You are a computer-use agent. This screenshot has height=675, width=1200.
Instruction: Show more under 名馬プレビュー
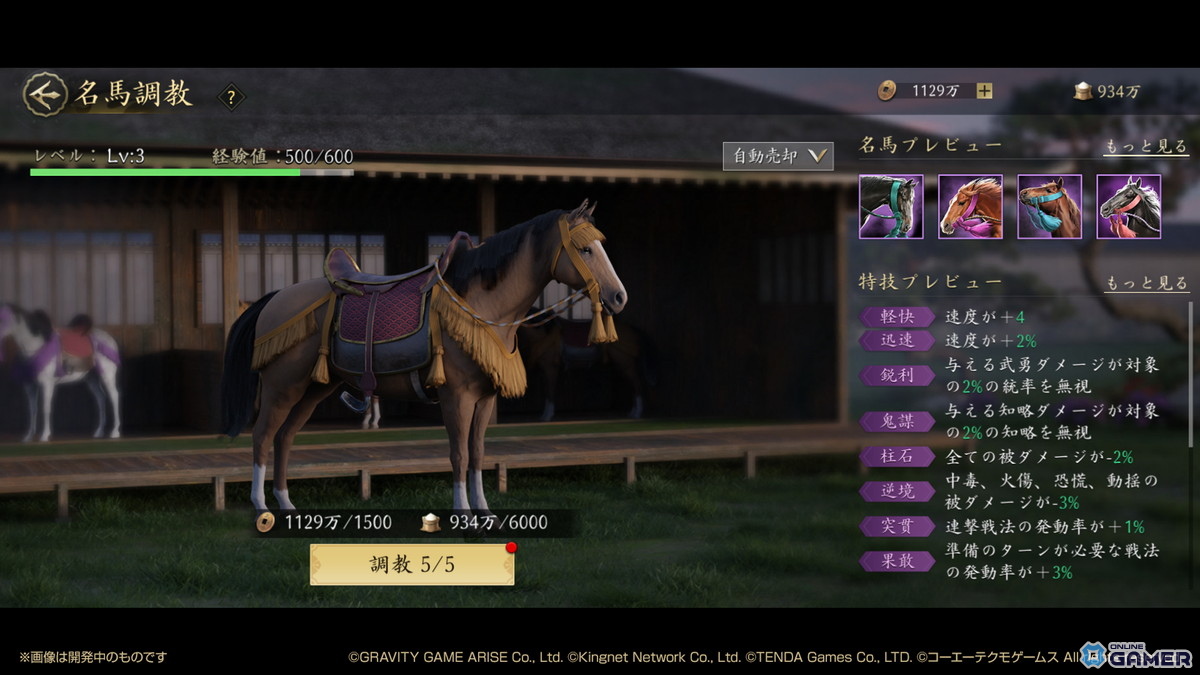[1145, 147]
